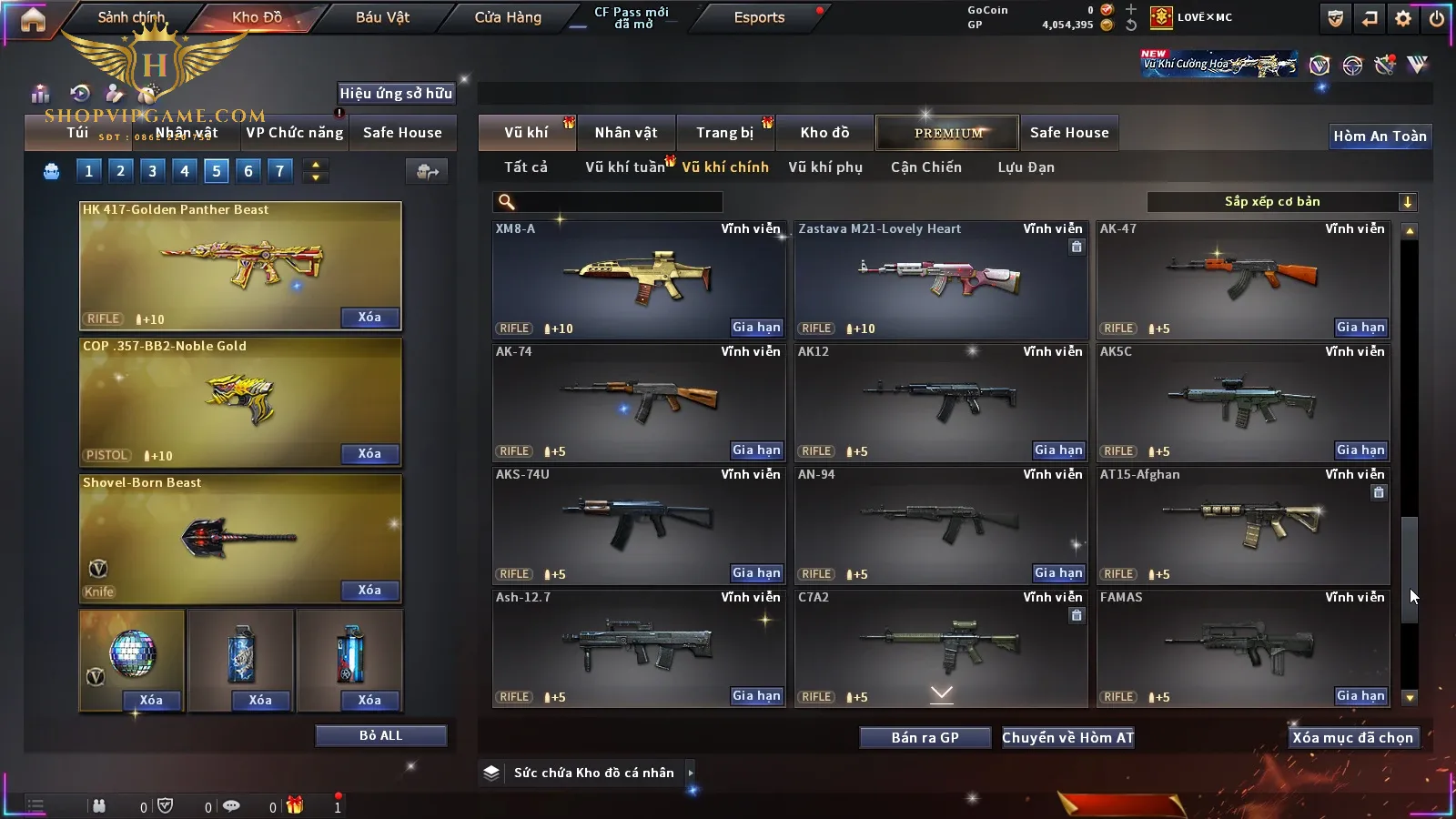Remove the HK 417-Golden Panther Beast with Xóa

point(369,318)
